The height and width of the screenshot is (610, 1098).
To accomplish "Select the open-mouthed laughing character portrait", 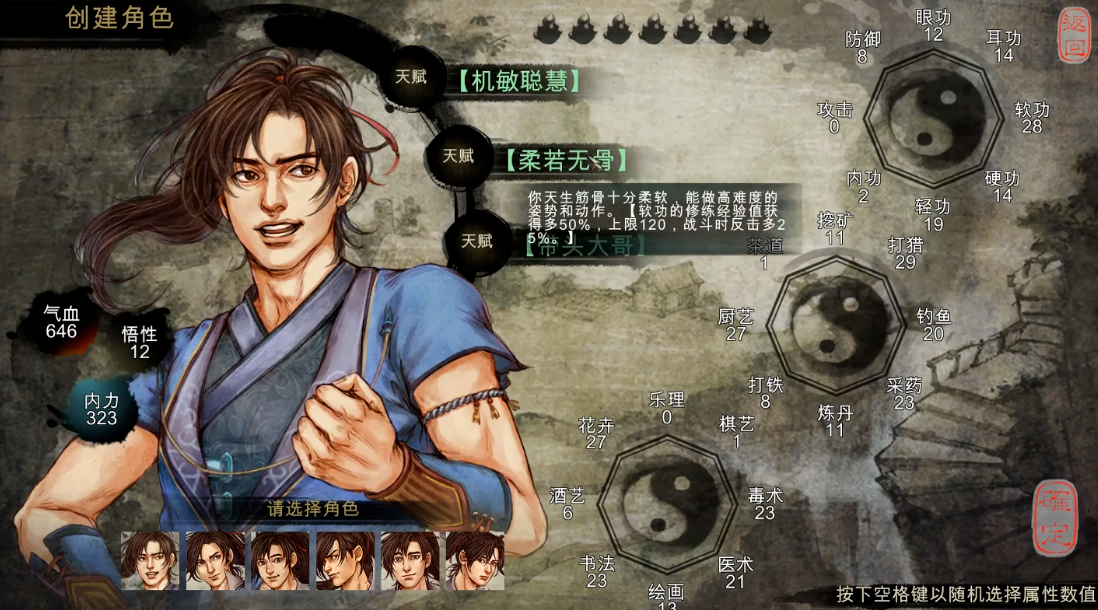I will click(x=150, y=560).
